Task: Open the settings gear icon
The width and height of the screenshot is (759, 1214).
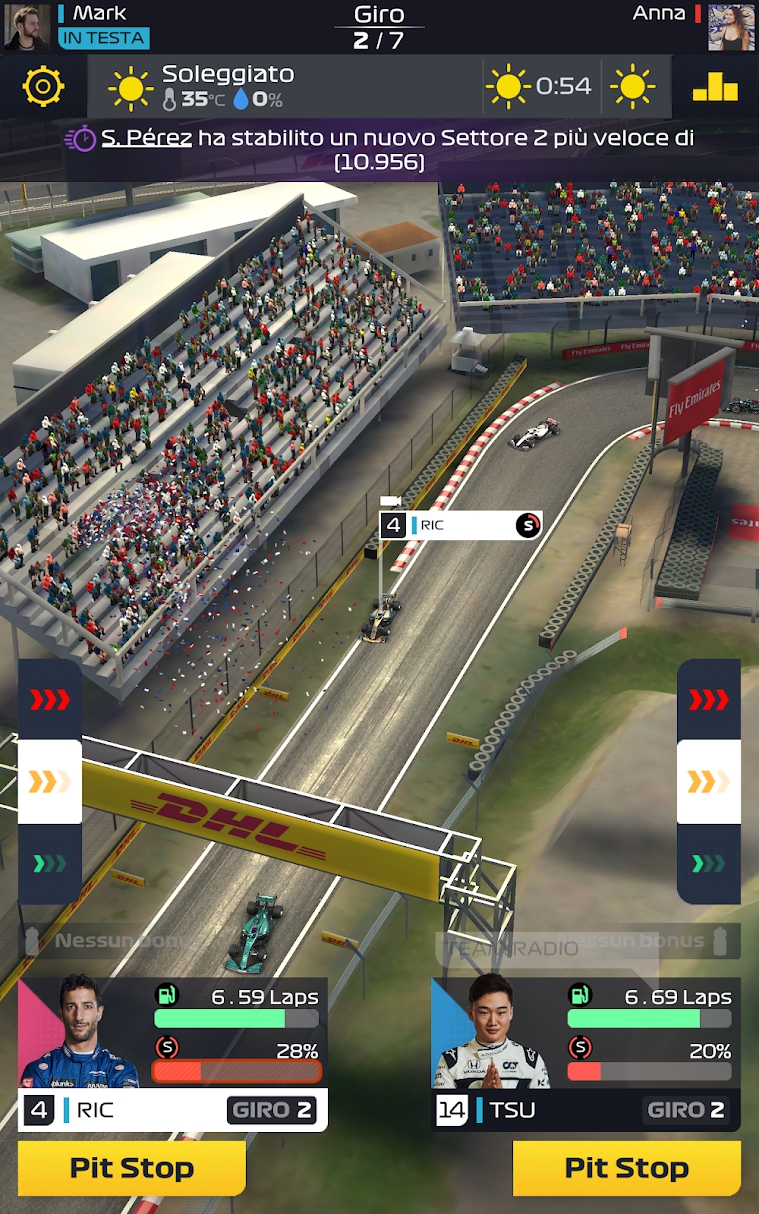Action: click(x=43, y=87)
